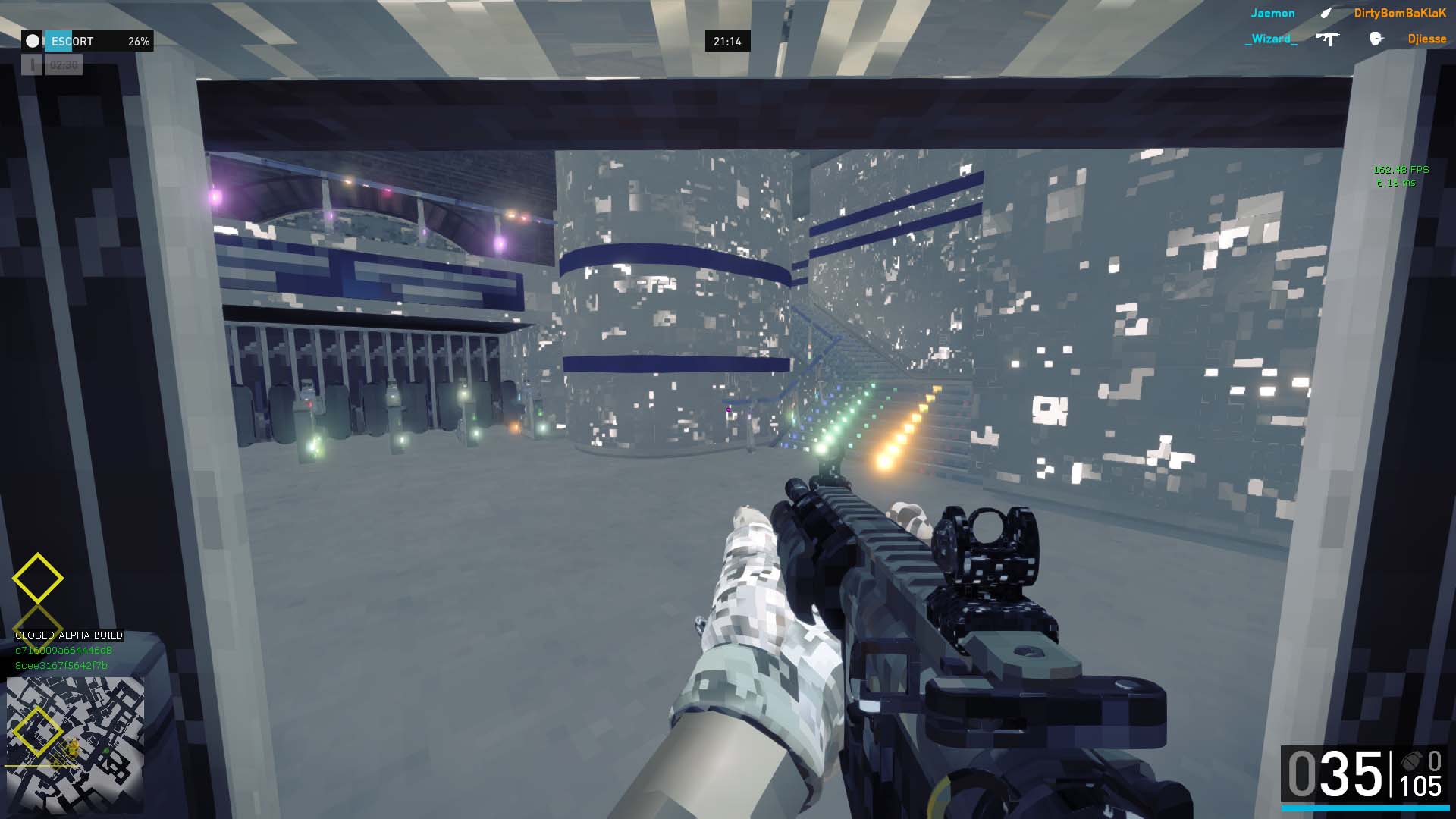Click the headshot icon in the kill feed
This screenshot has width=1456, height=819.
(x=1376, y=39)
